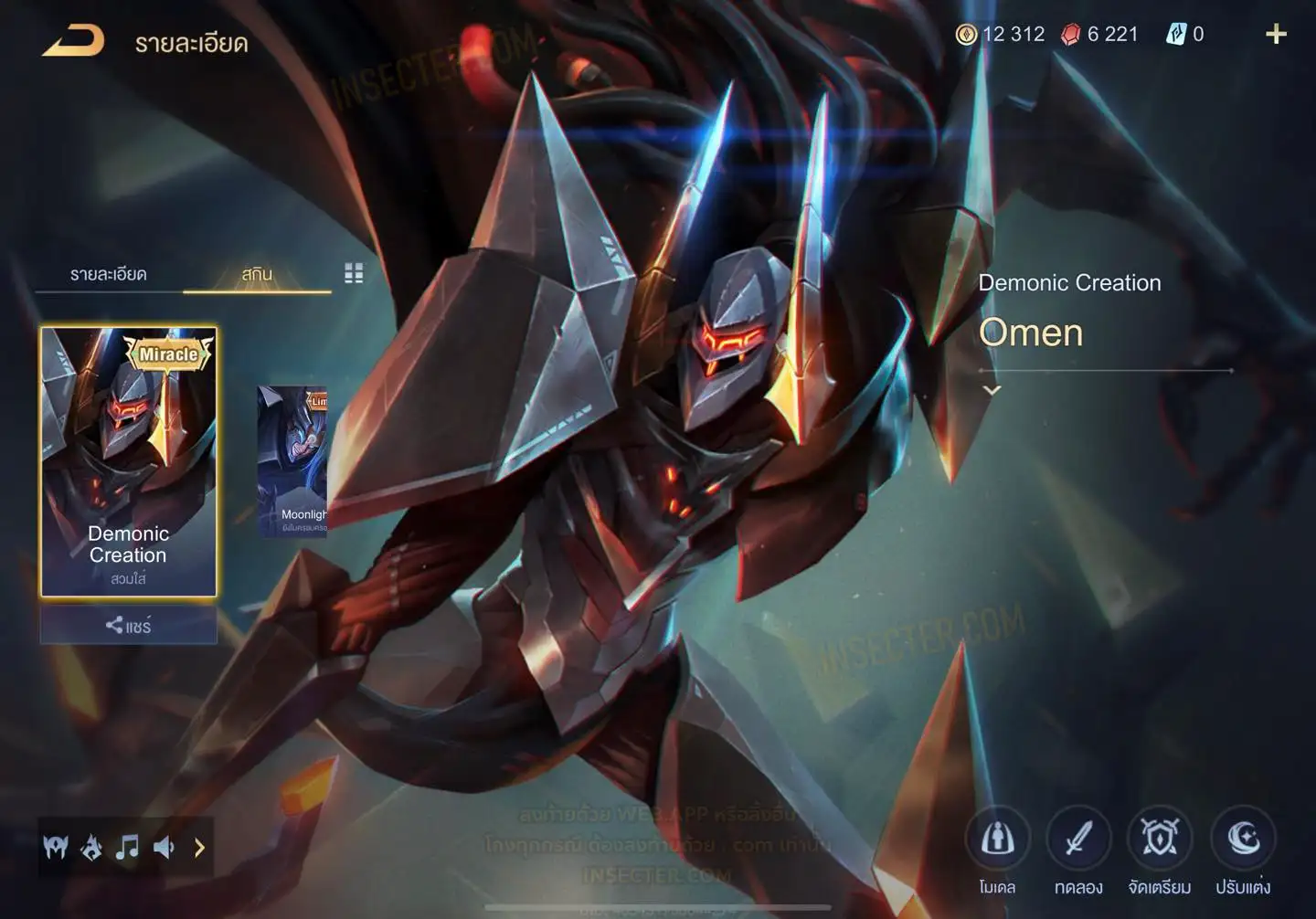Click the music note icon
Screen dimensions: 1316x919
(127, 848)
